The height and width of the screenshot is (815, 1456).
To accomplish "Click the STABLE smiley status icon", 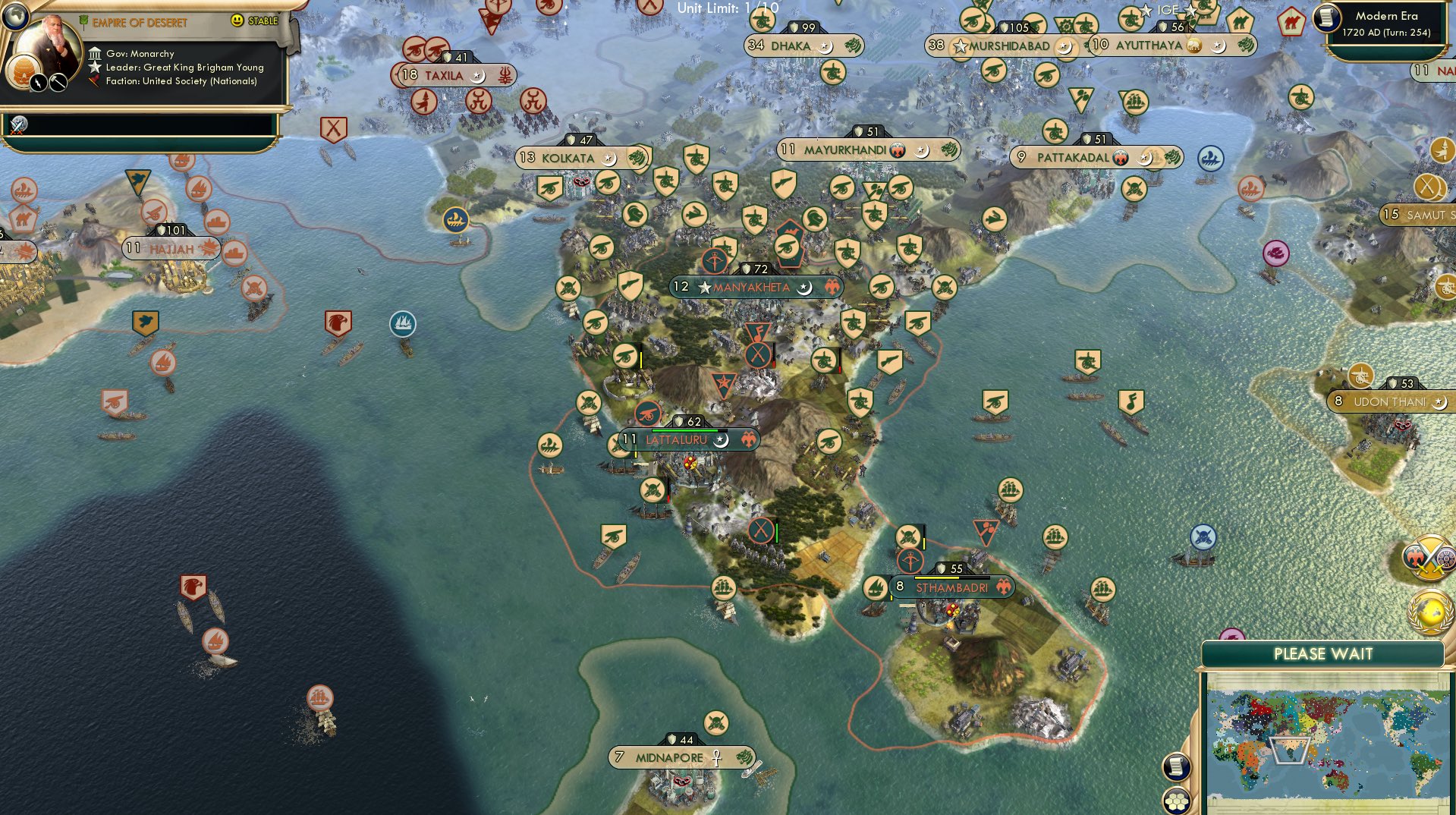I will pyautogui.click(x=237, y=20).
